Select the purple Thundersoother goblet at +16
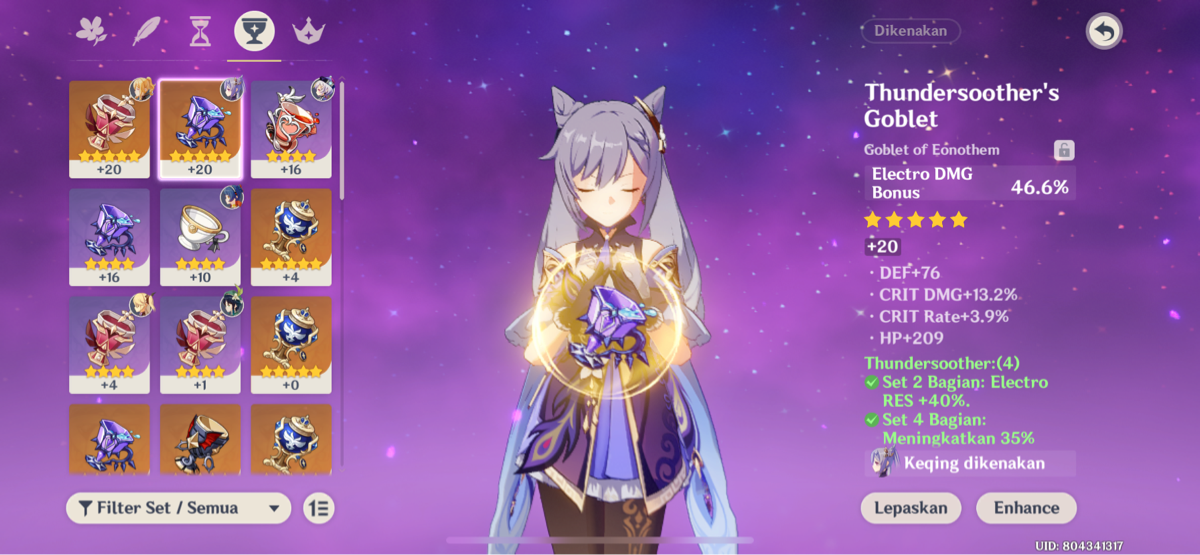 [109, 236]
